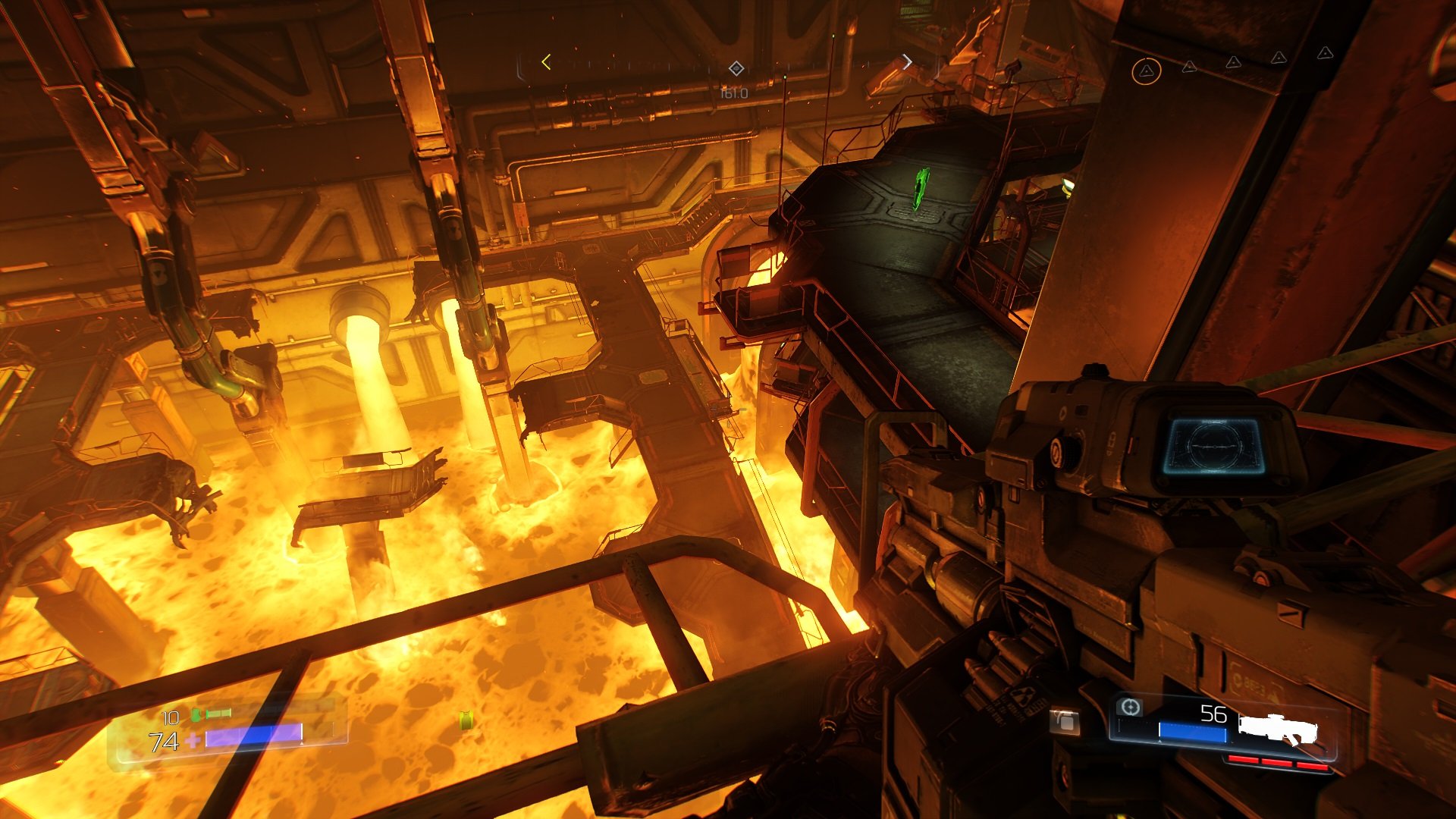
Task: Click the yellow left compass arrow
Action: click(x=546, y=63)
